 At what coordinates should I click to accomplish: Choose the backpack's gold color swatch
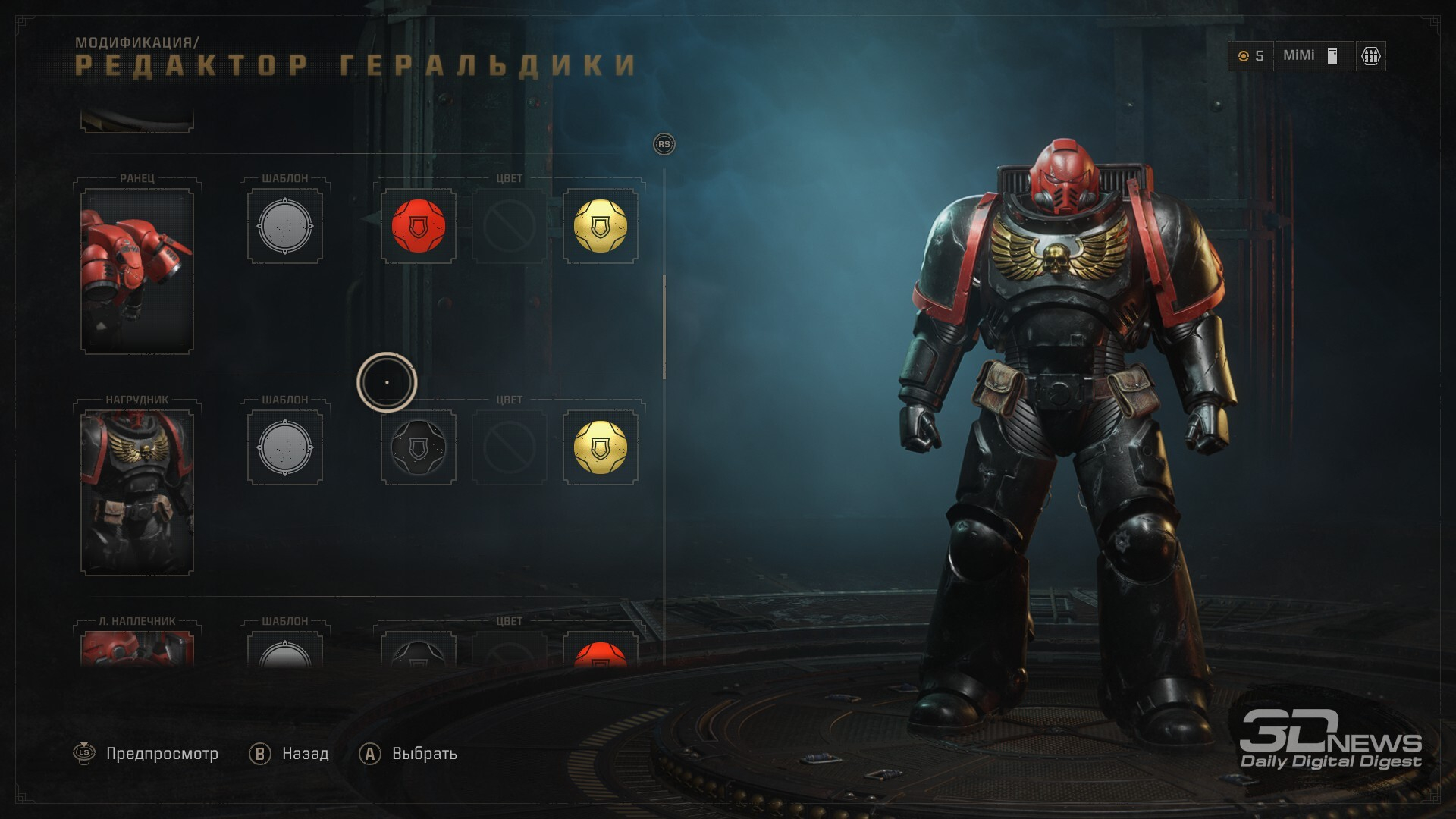[600, 226]
